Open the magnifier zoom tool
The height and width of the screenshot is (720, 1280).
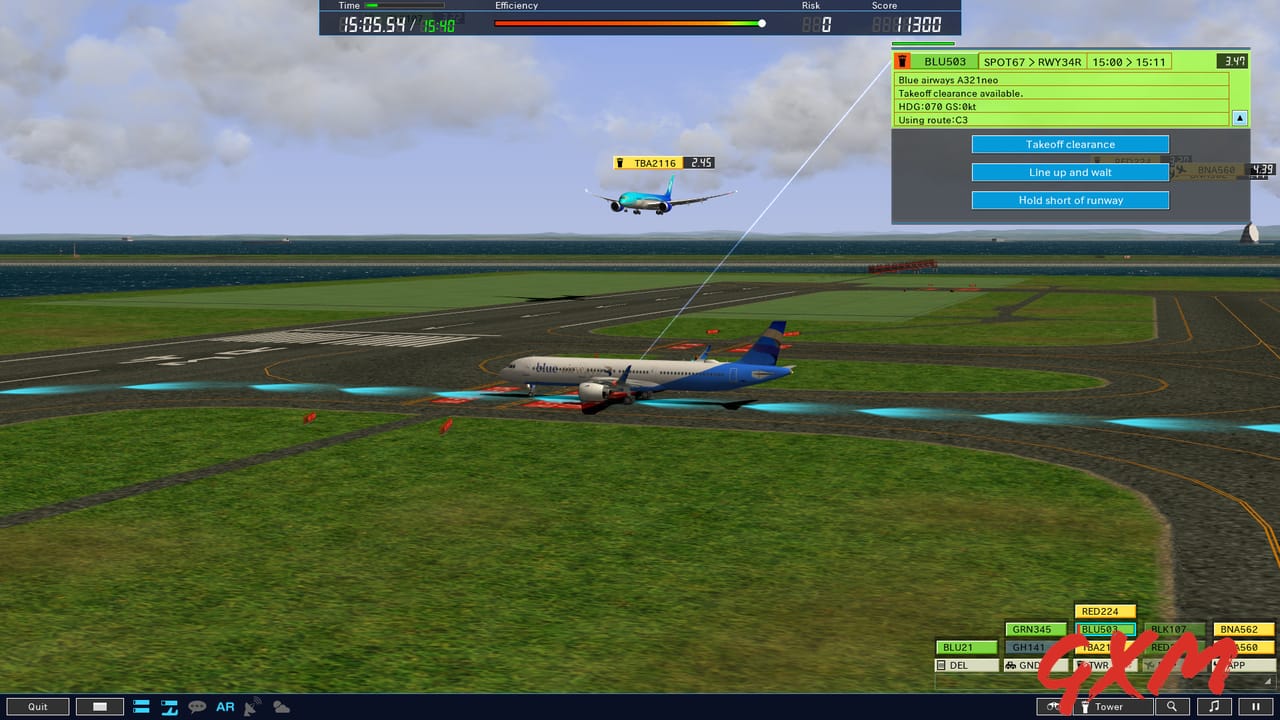click(x=1172, y=707)
